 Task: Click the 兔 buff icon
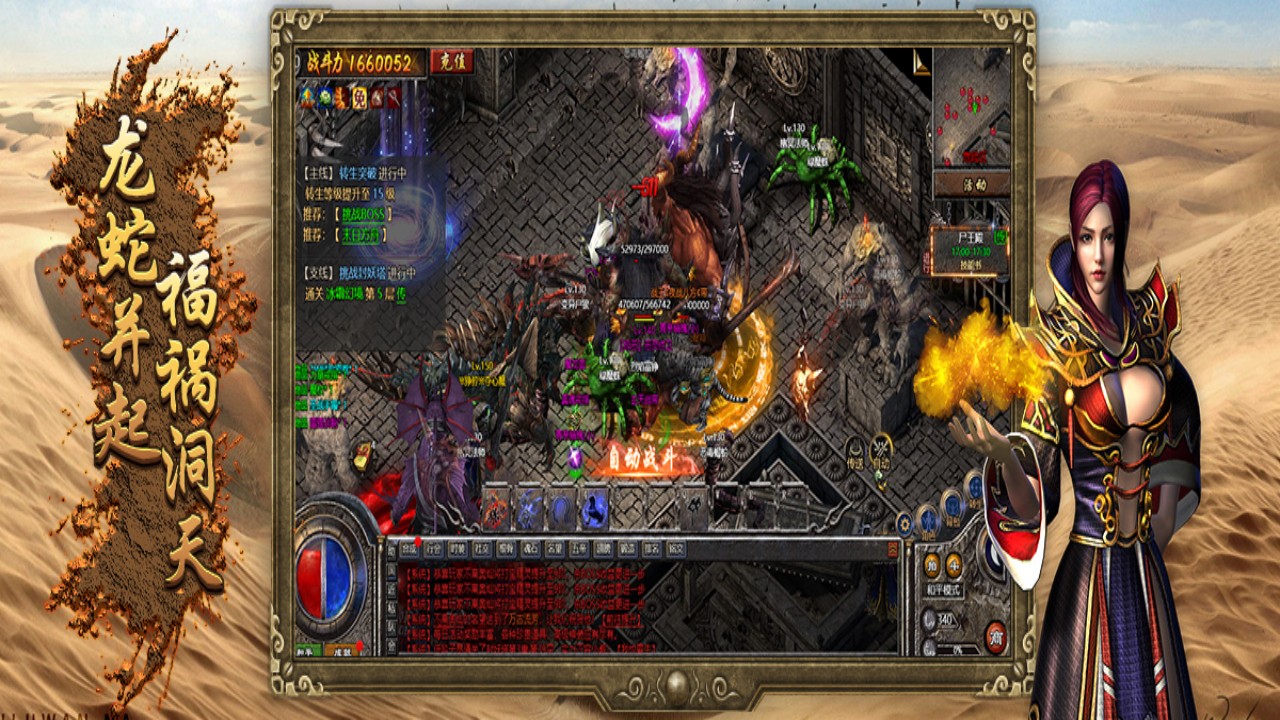click(360, 97)
